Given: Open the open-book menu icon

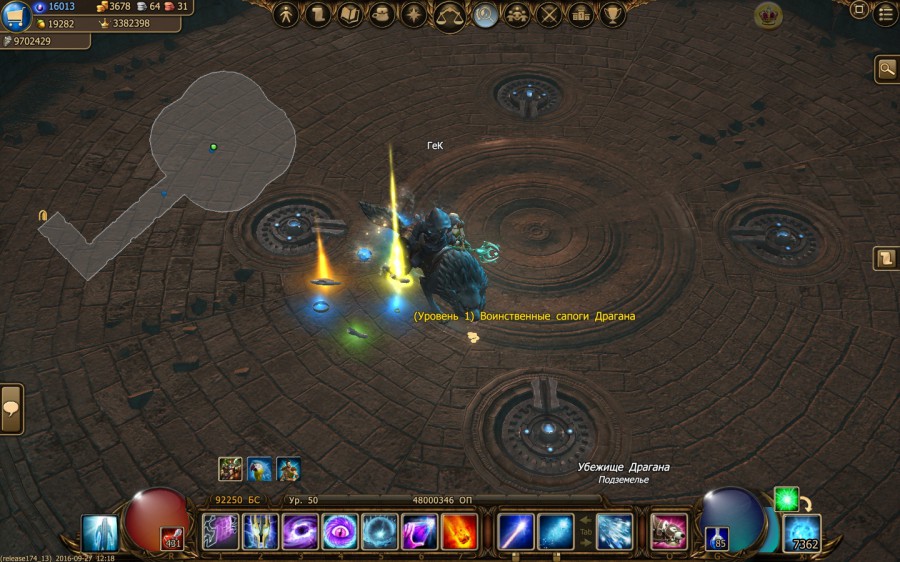Looking at the screenshot, I should click(x=350, y=15).
